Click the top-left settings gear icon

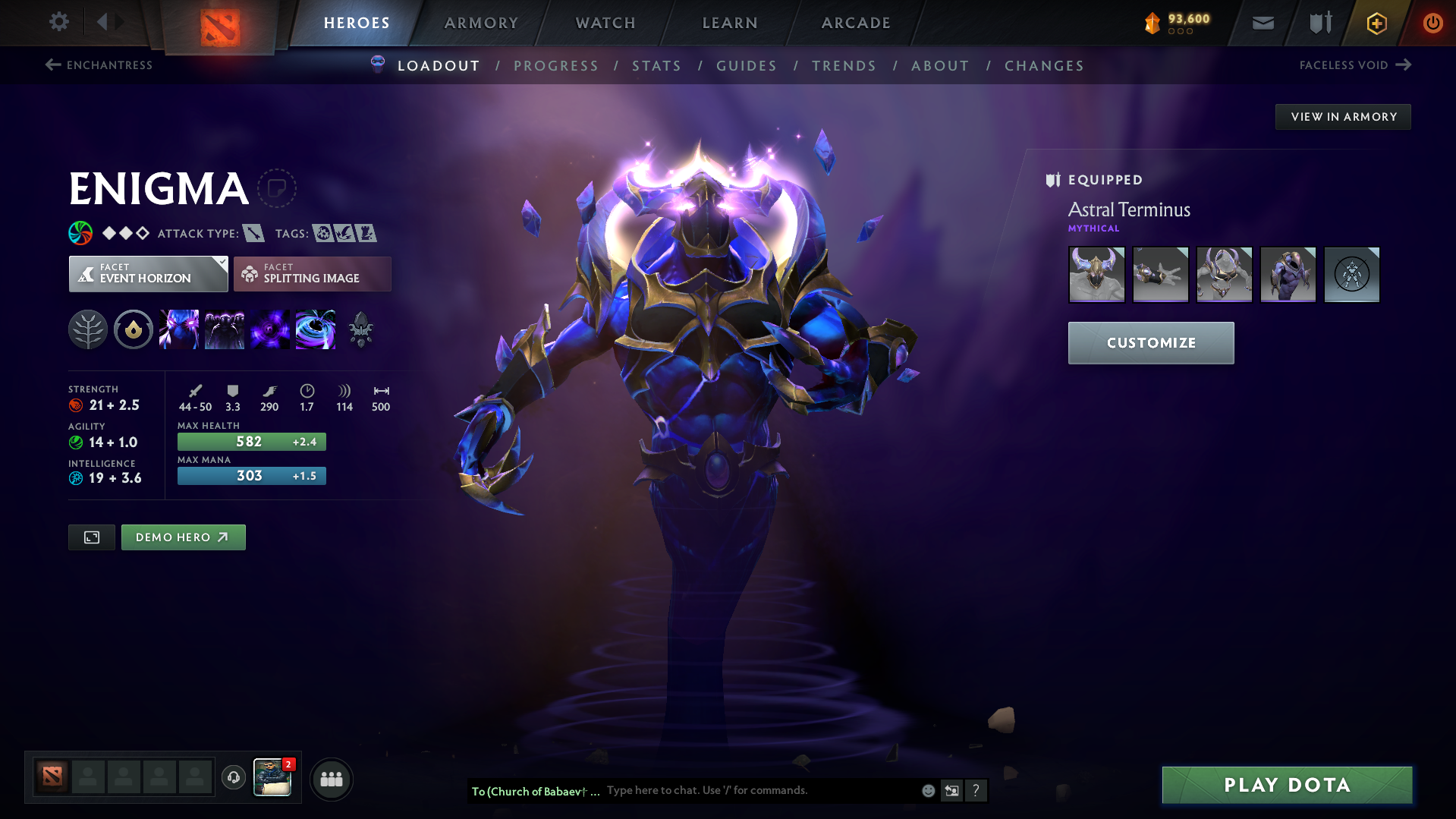58,22
